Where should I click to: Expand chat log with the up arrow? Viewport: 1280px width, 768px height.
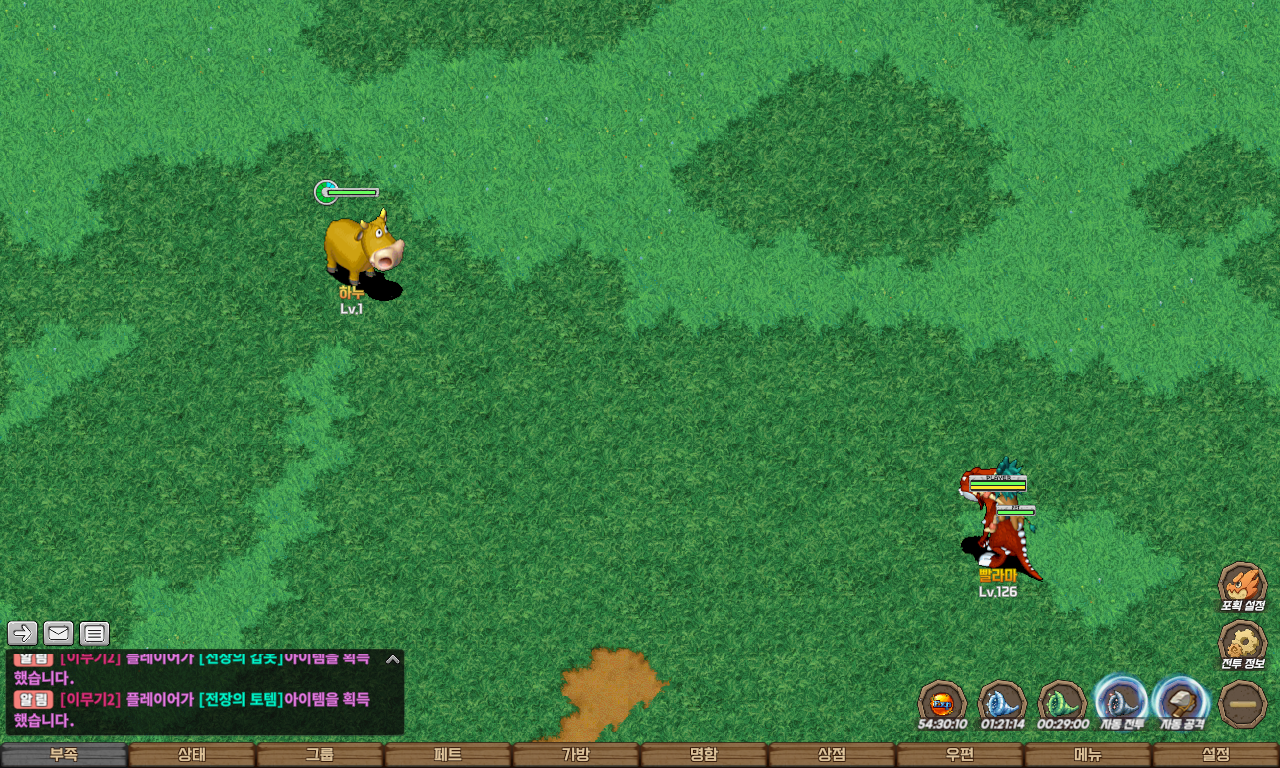pyautogui.click(x=393, y=659)
